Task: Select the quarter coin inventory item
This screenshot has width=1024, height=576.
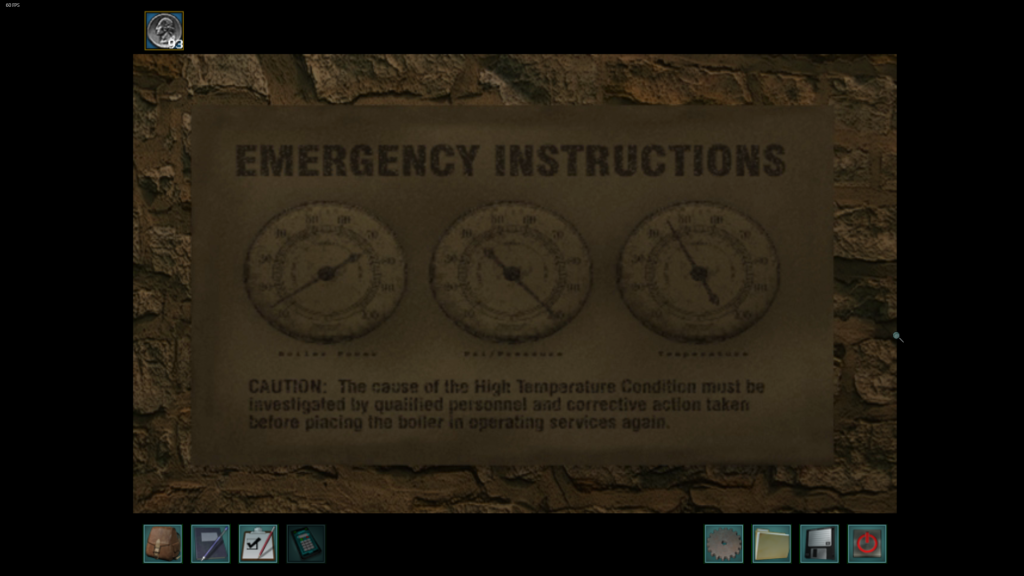Action: click(x=164, y=30)
